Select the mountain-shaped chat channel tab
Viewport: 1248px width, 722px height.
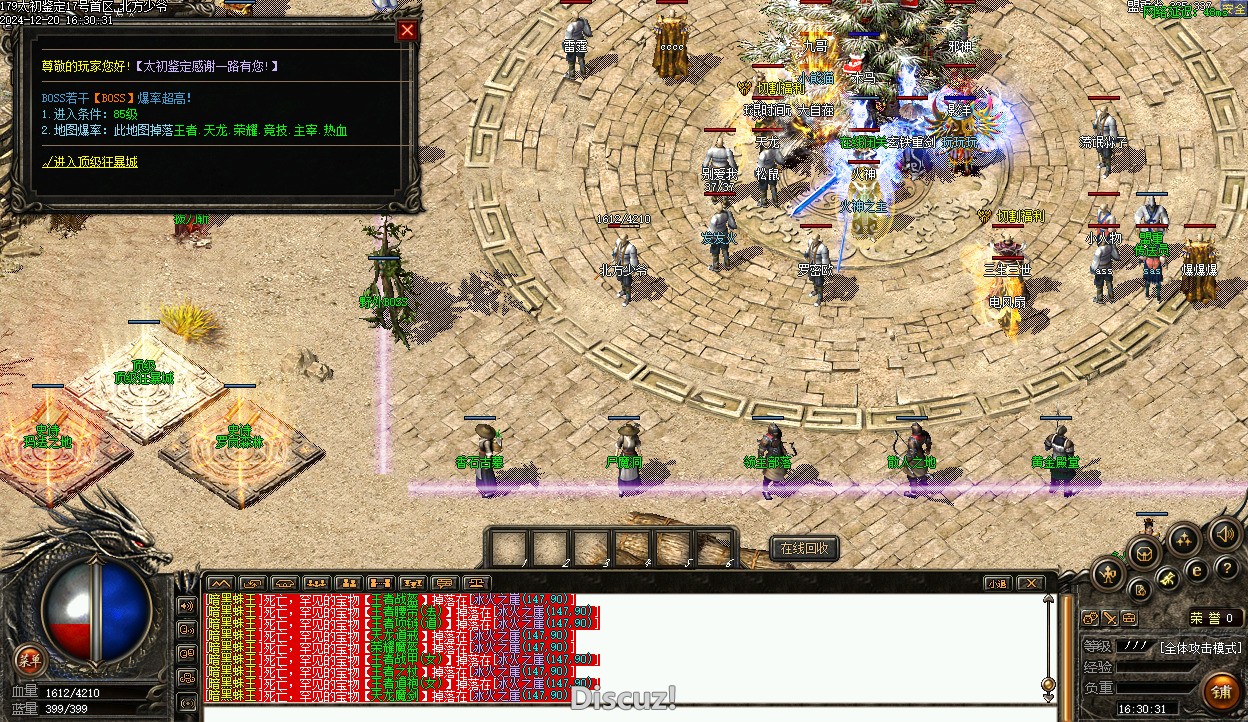click(221, 583)
